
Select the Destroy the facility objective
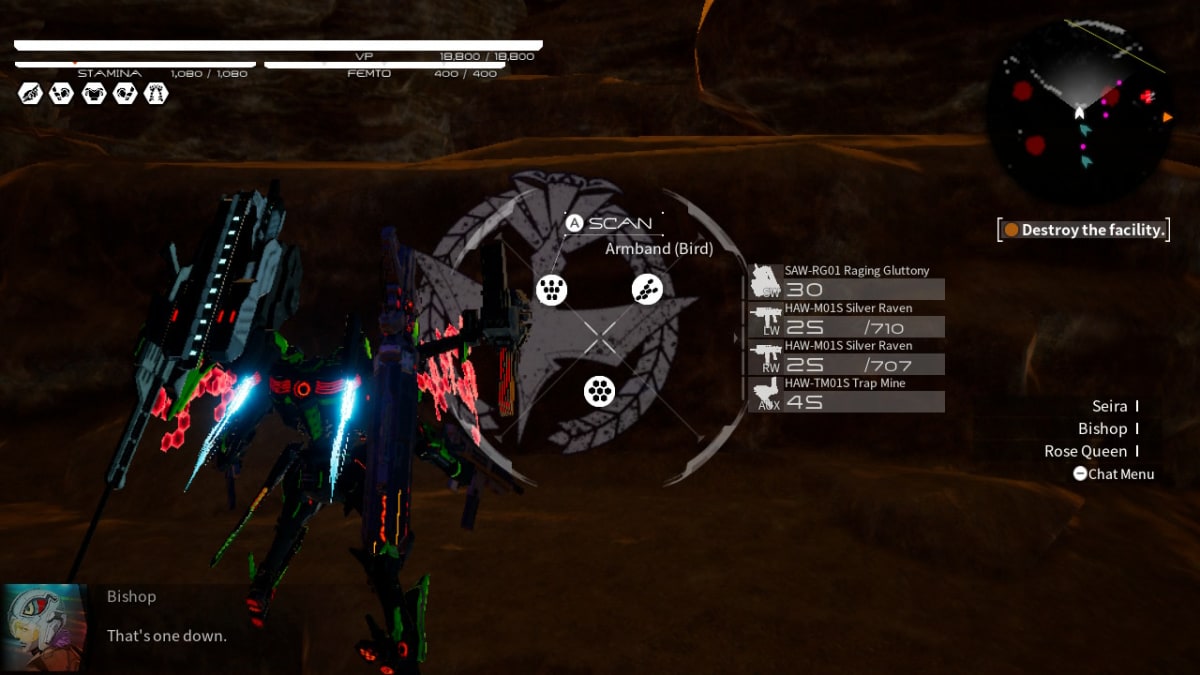[1084, 230]
